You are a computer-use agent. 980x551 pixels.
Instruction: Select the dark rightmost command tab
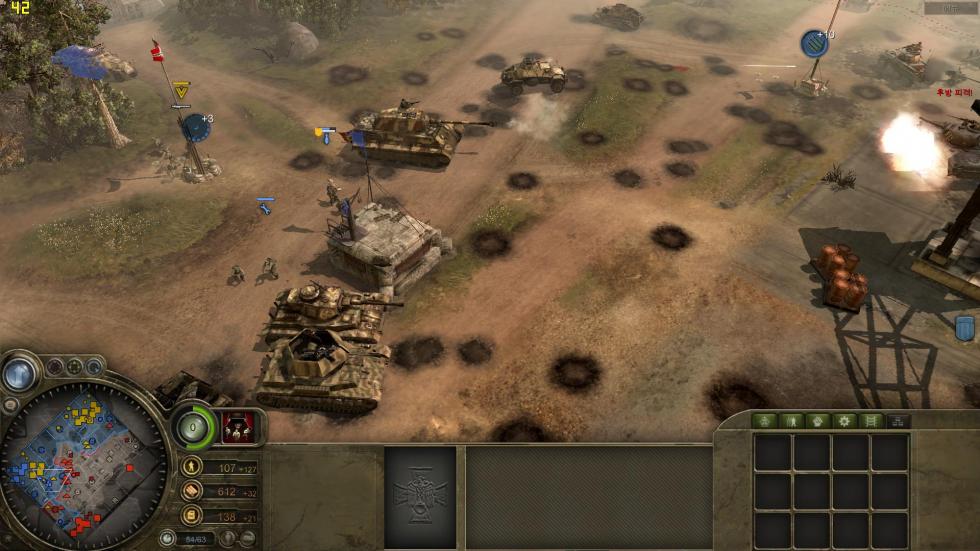coord(898,421)
